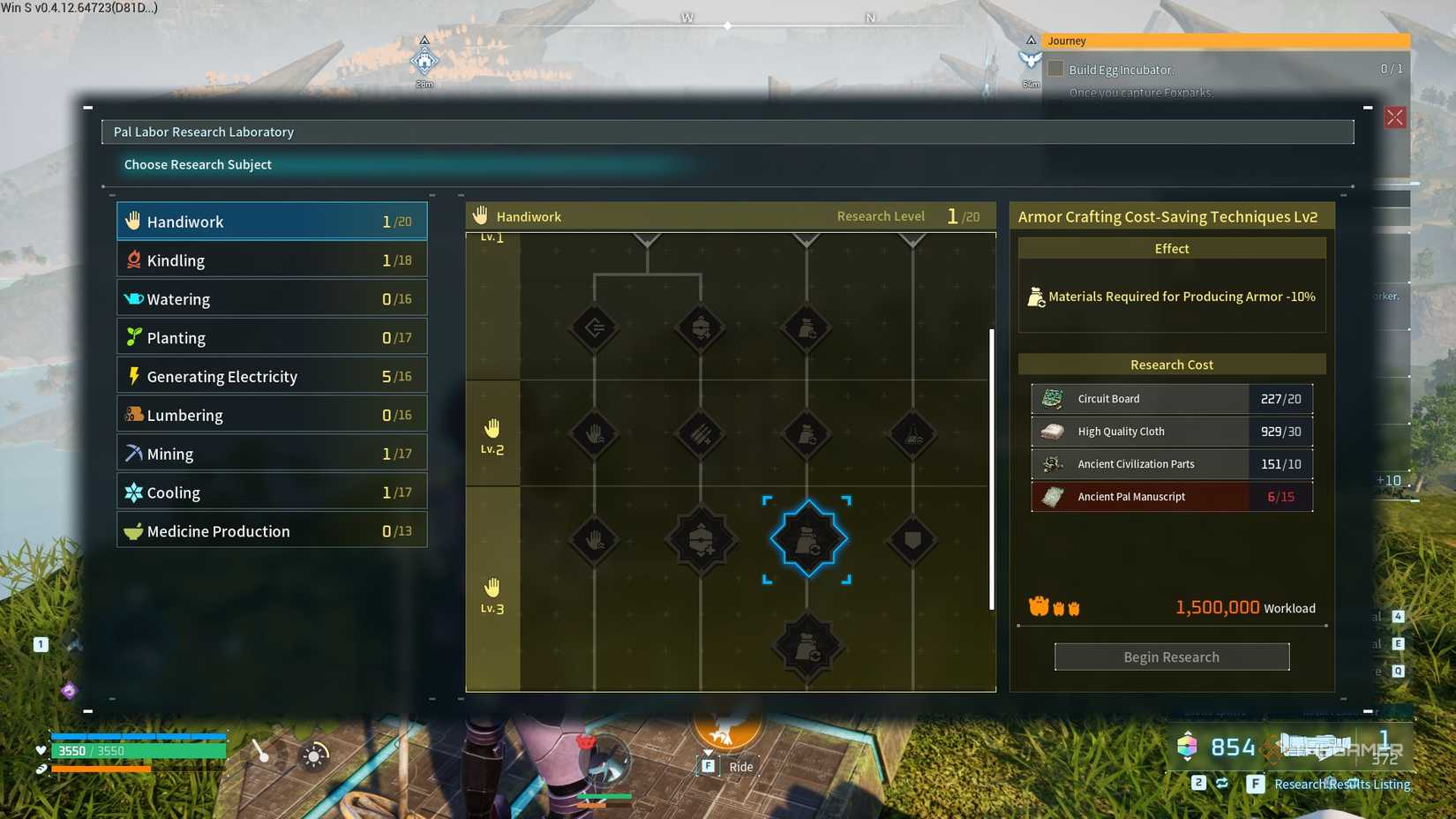Click the Watering droplet icon
1456x819 pixels.
tap(133, 298)
